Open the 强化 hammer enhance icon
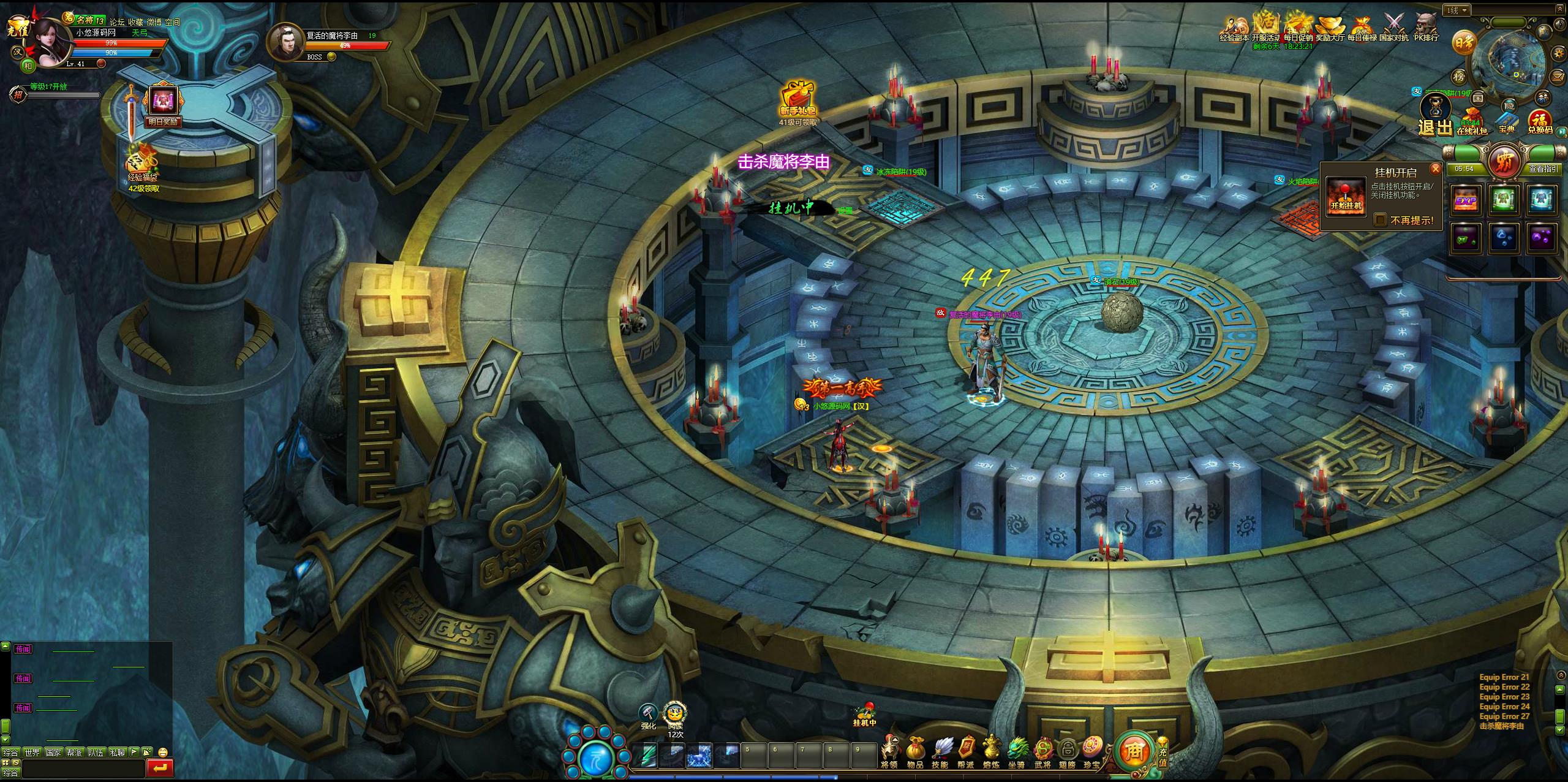The image size is (1568, 782). click(x=648, y=715)
